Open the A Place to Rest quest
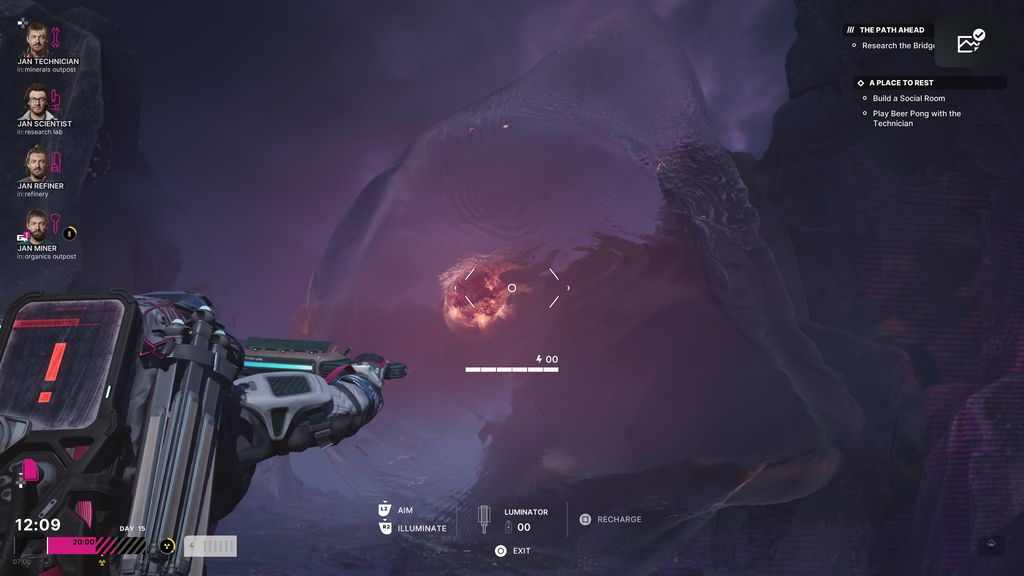 coord(900,83)
